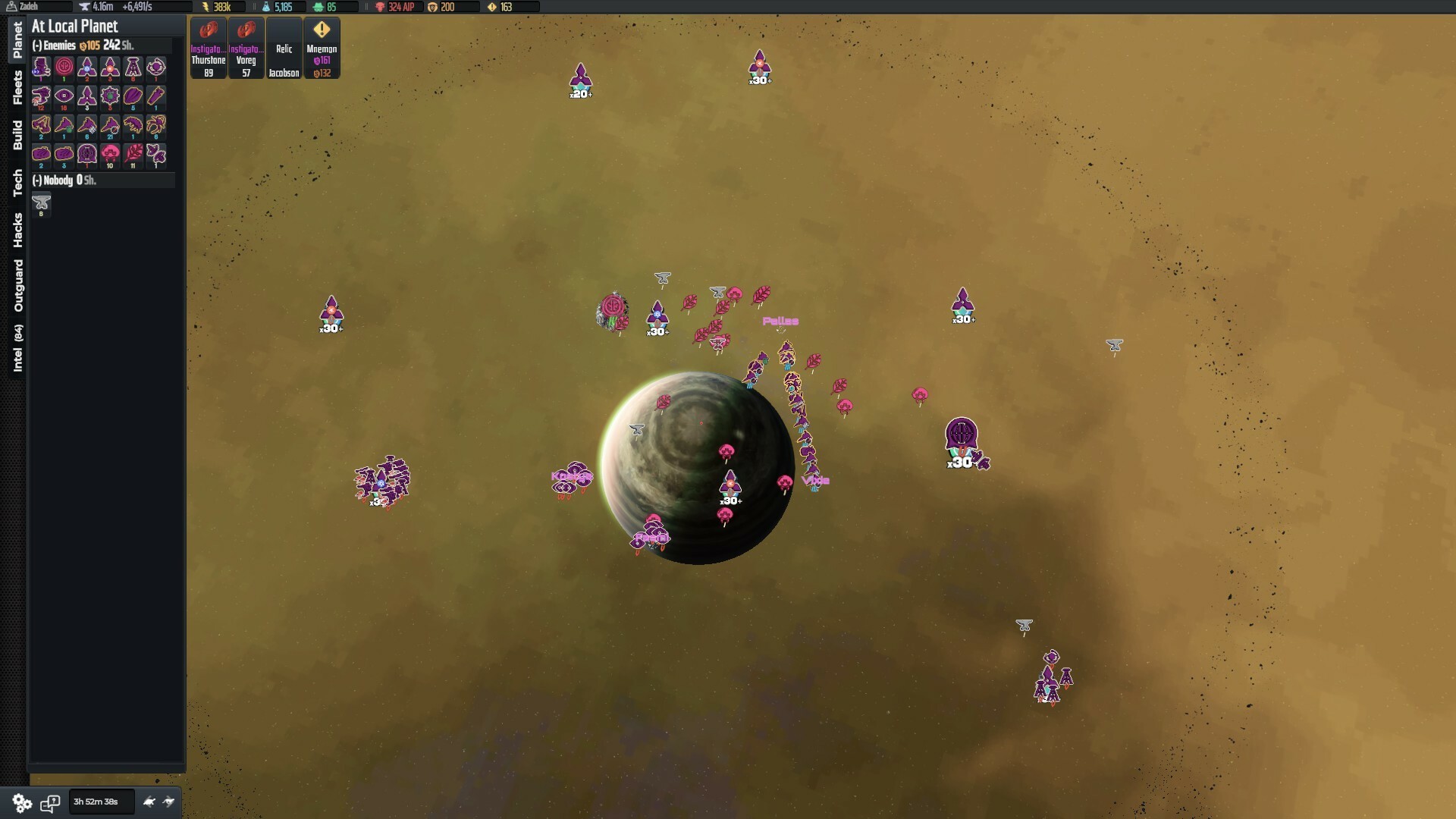Click the science flask icon in the top bar
Viewport: 1456px width, 819px height.
[x=266, y=7]
